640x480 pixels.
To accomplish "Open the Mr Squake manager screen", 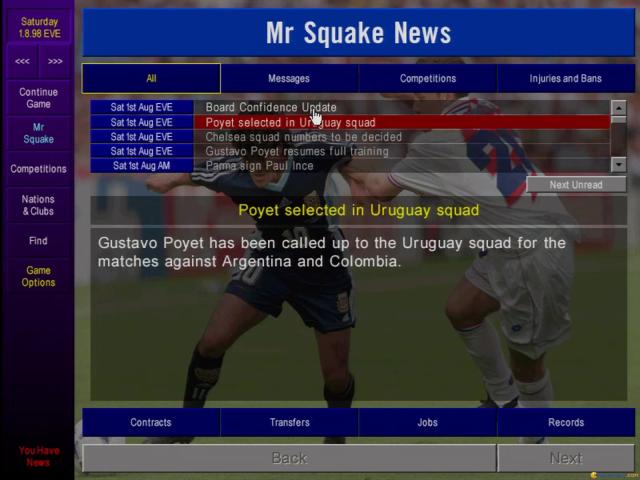I will [x=38, y=133].
